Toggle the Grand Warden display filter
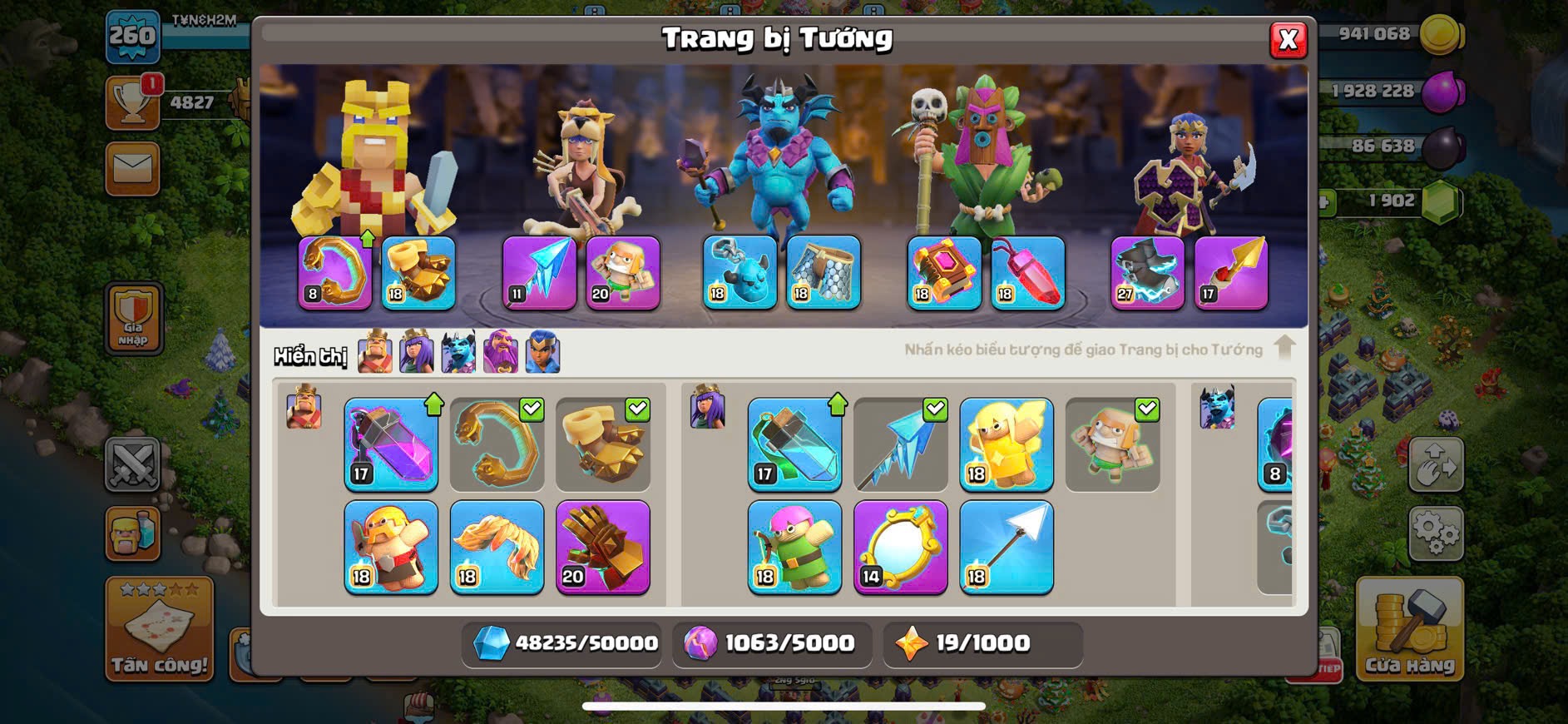Image resolution: width=1568 pixels, height=724 pixels. pyautogui.click(x=501, y=352)
